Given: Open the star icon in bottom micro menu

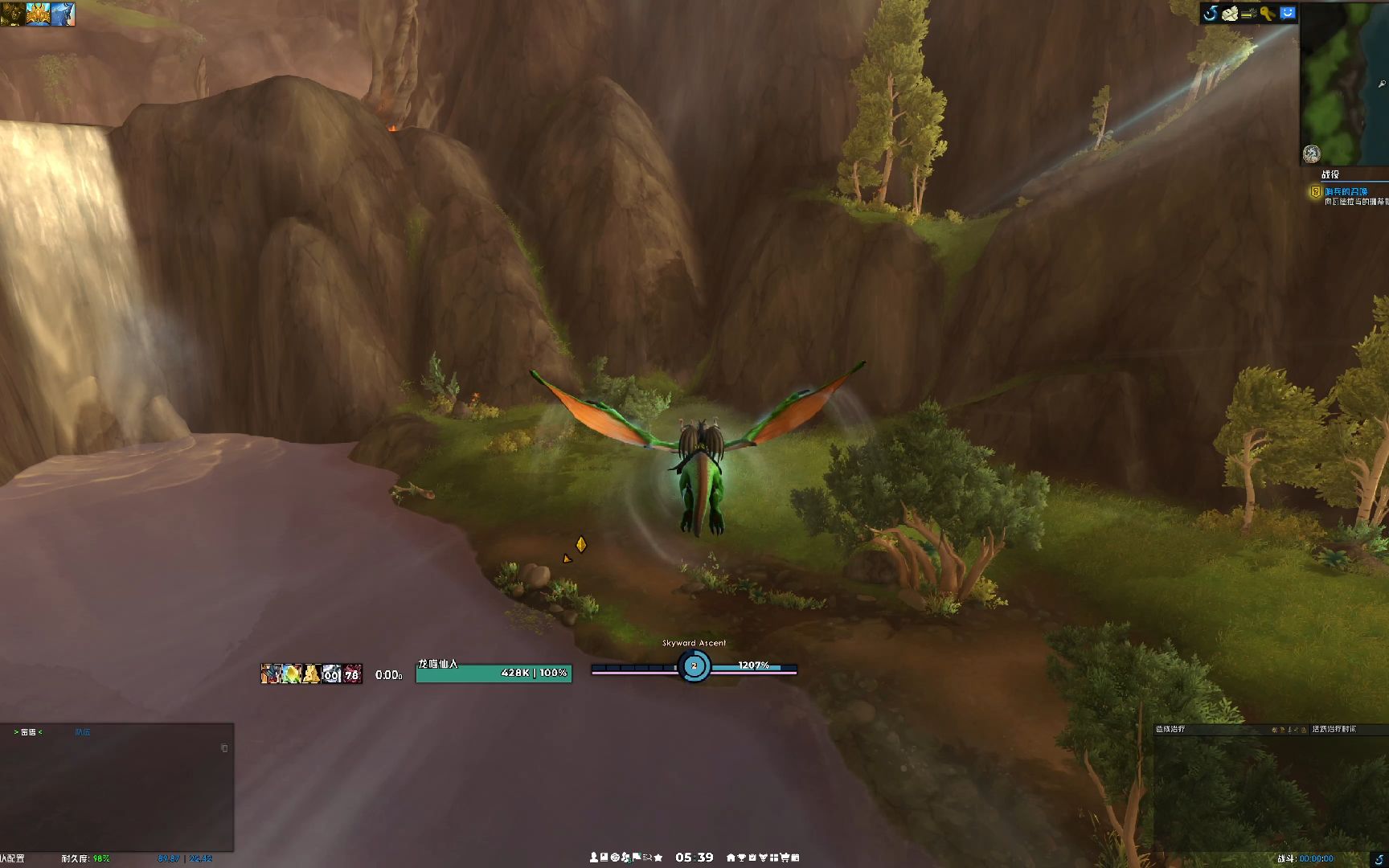Looking at the screenshot, I should pos(658,858).
